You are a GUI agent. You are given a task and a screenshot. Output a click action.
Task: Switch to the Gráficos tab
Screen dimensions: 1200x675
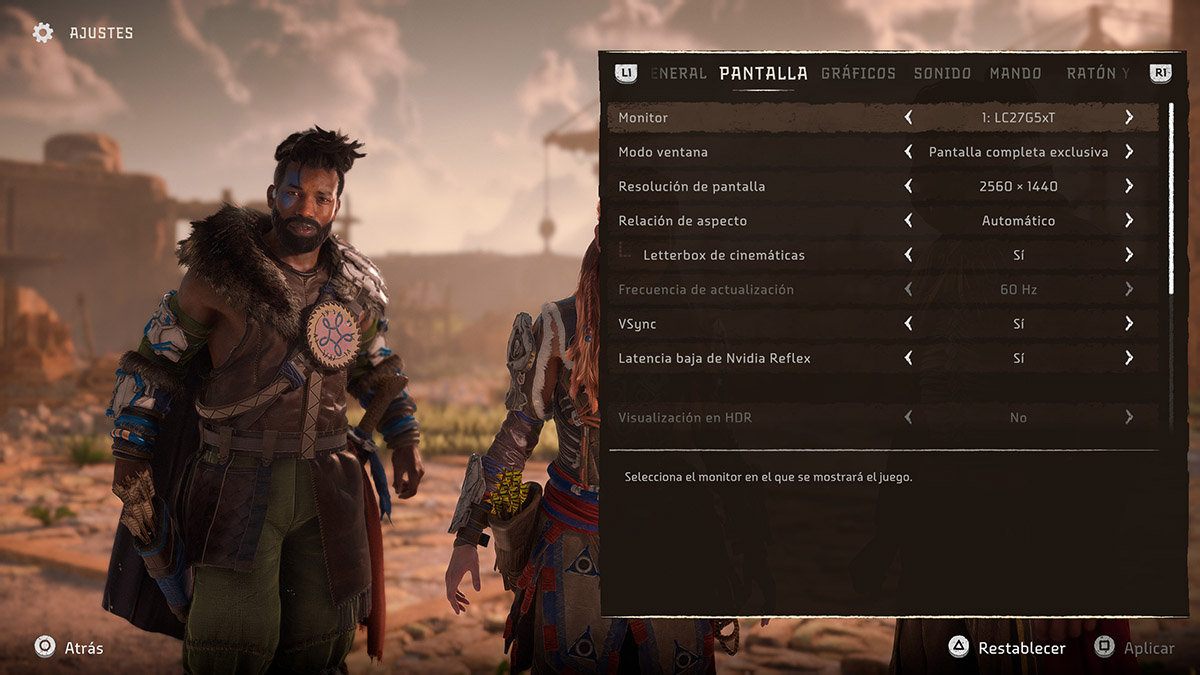(x=858, y=73)
